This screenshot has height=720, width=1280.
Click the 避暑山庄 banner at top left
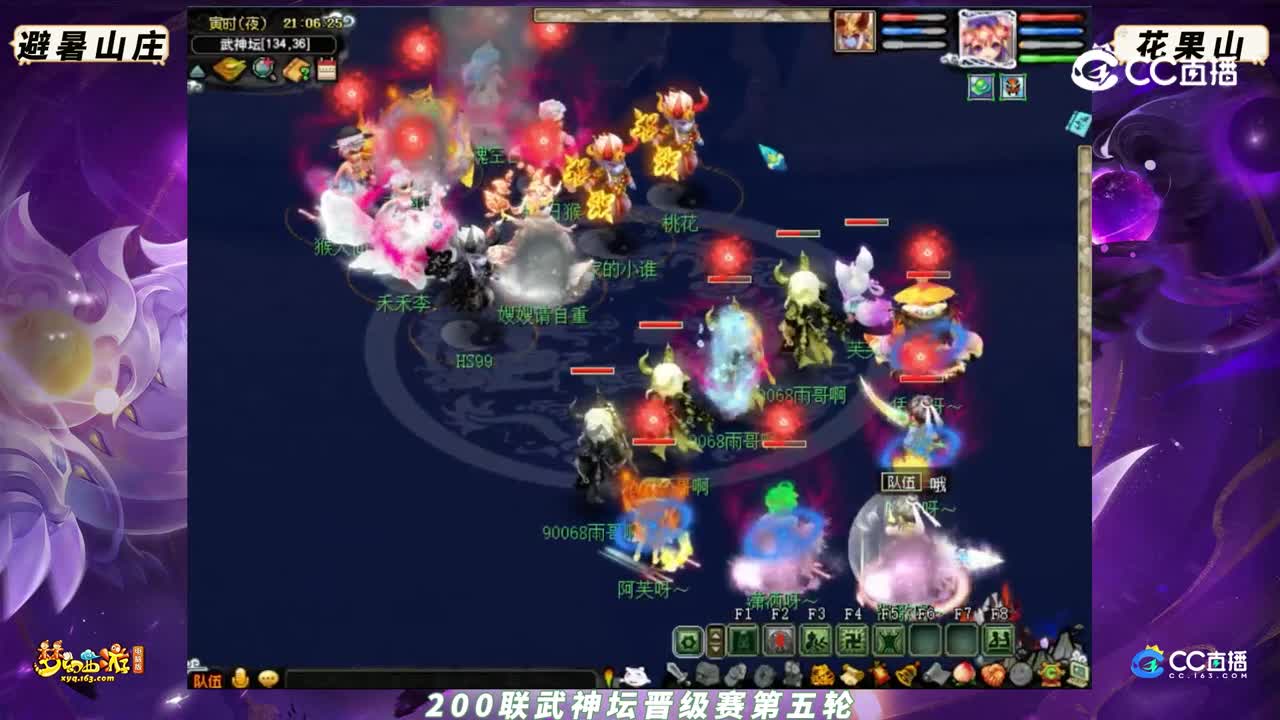click(x=90, y=42)
